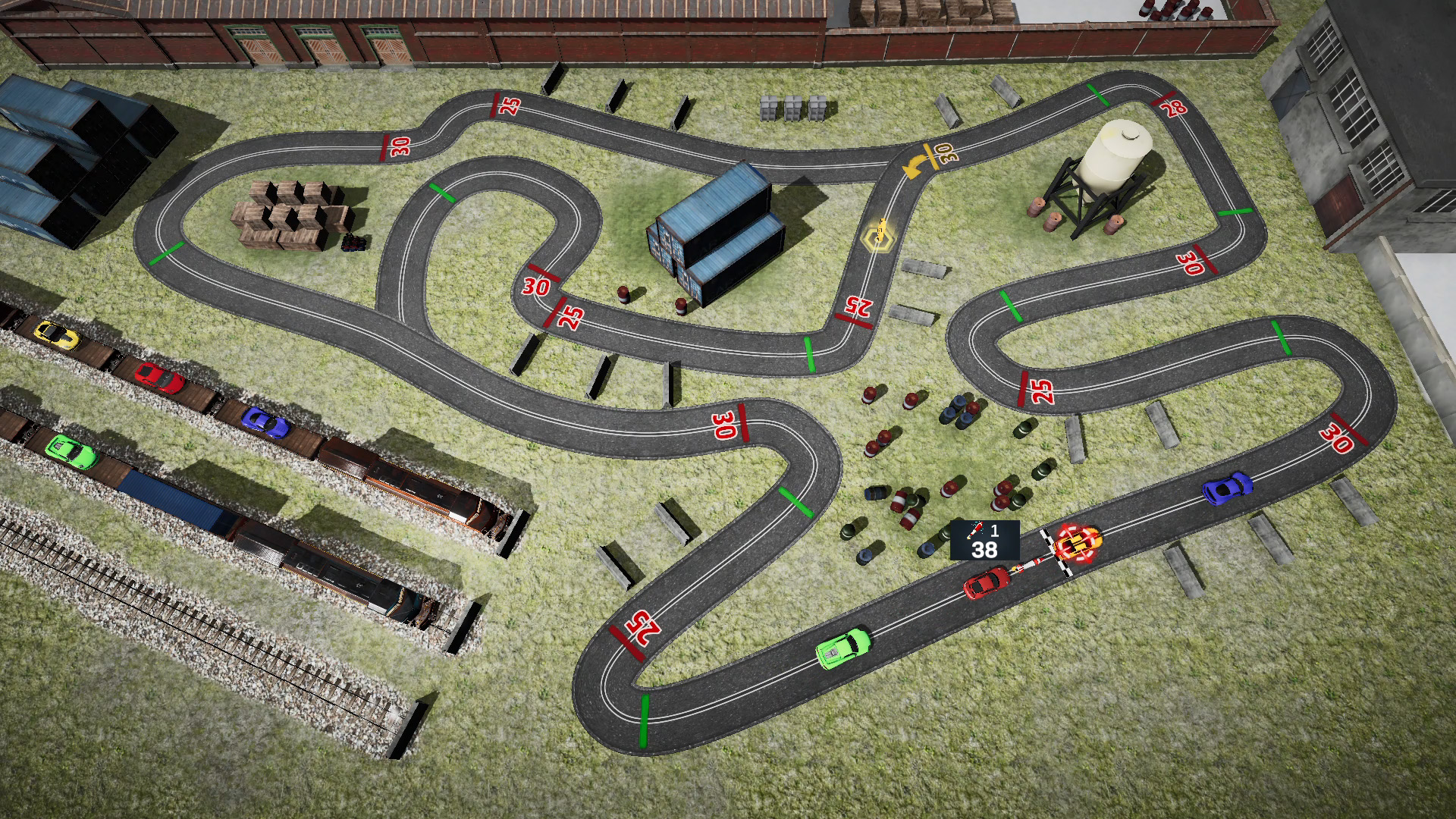Click the rocket weapon icon in the HUD

[977, 530]
